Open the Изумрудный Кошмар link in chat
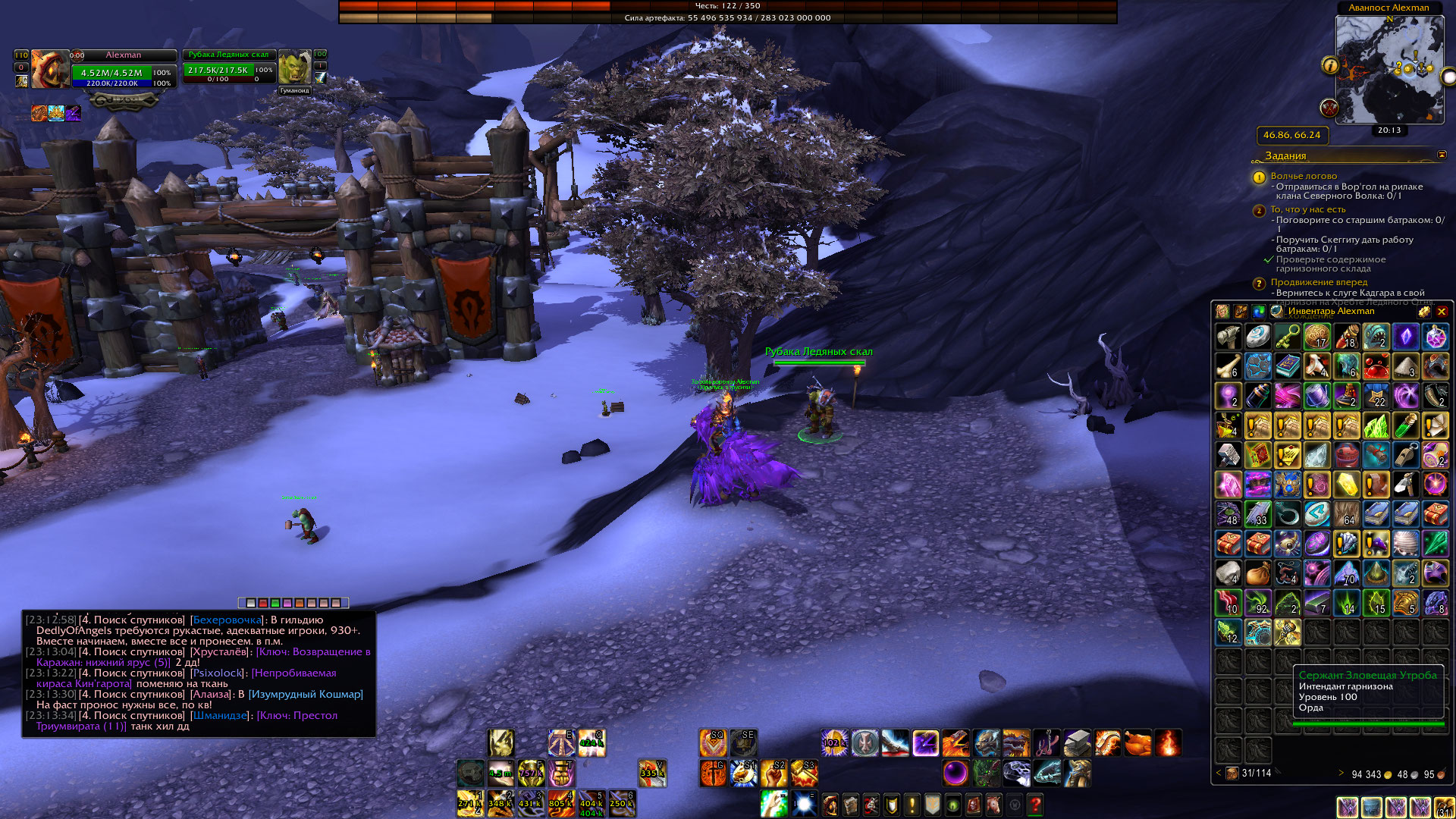The image size is (1456, 819). [306, 694]
